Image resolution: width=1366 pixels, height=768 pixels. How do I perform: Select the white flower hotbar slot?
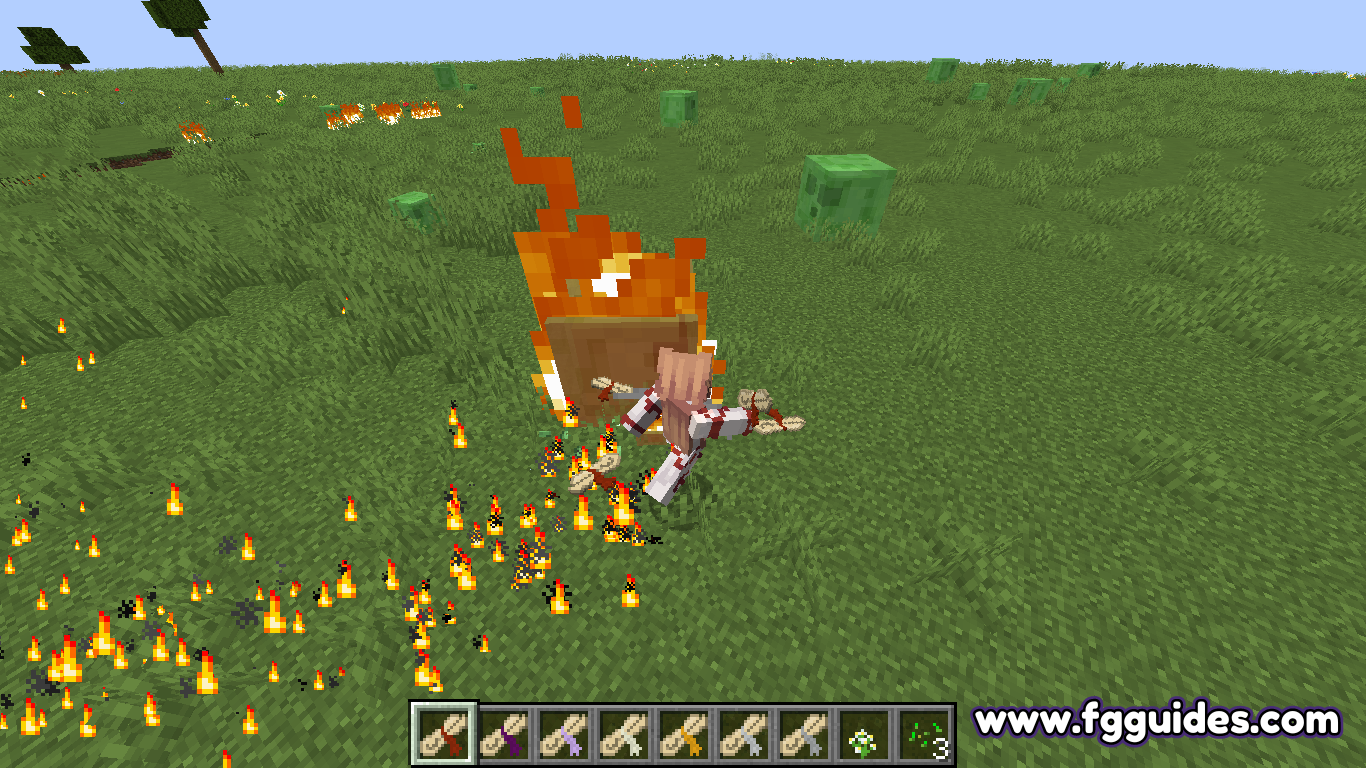864,734
